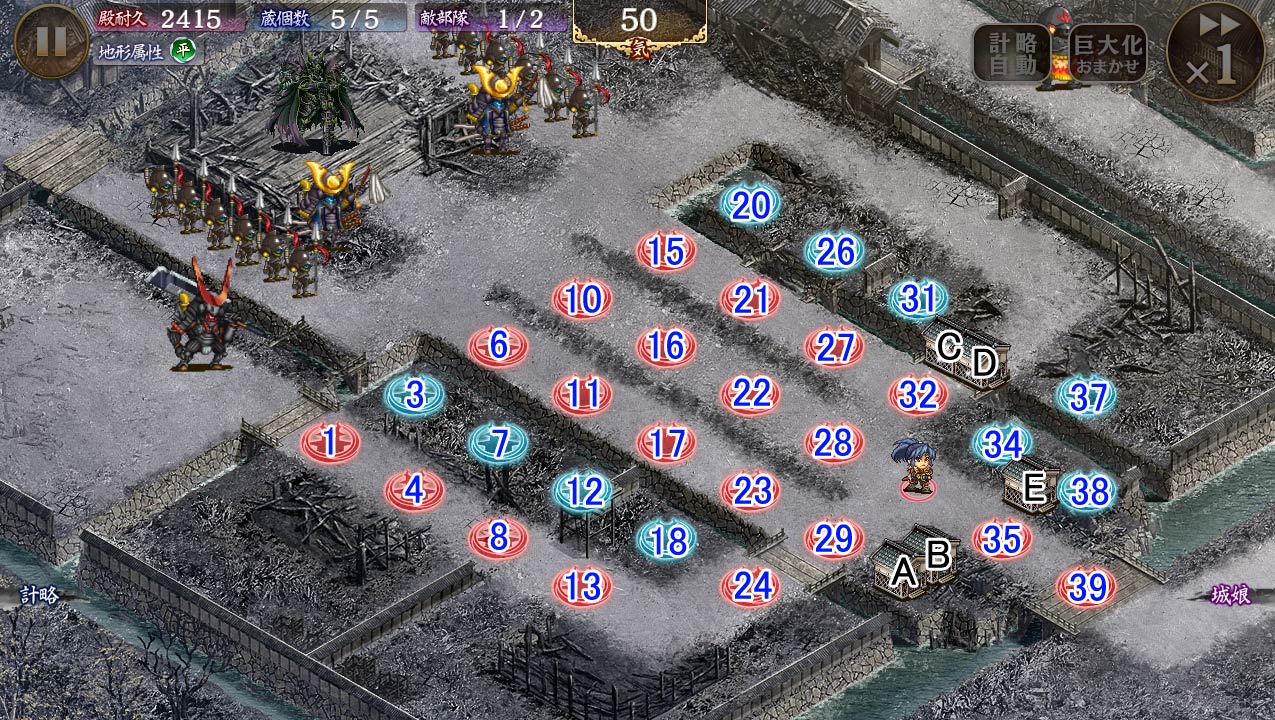Image resolution: width=1275 pixels, height=720 pixels.
Task: Select red placement tile 22
Action: [x=750, y=394]
